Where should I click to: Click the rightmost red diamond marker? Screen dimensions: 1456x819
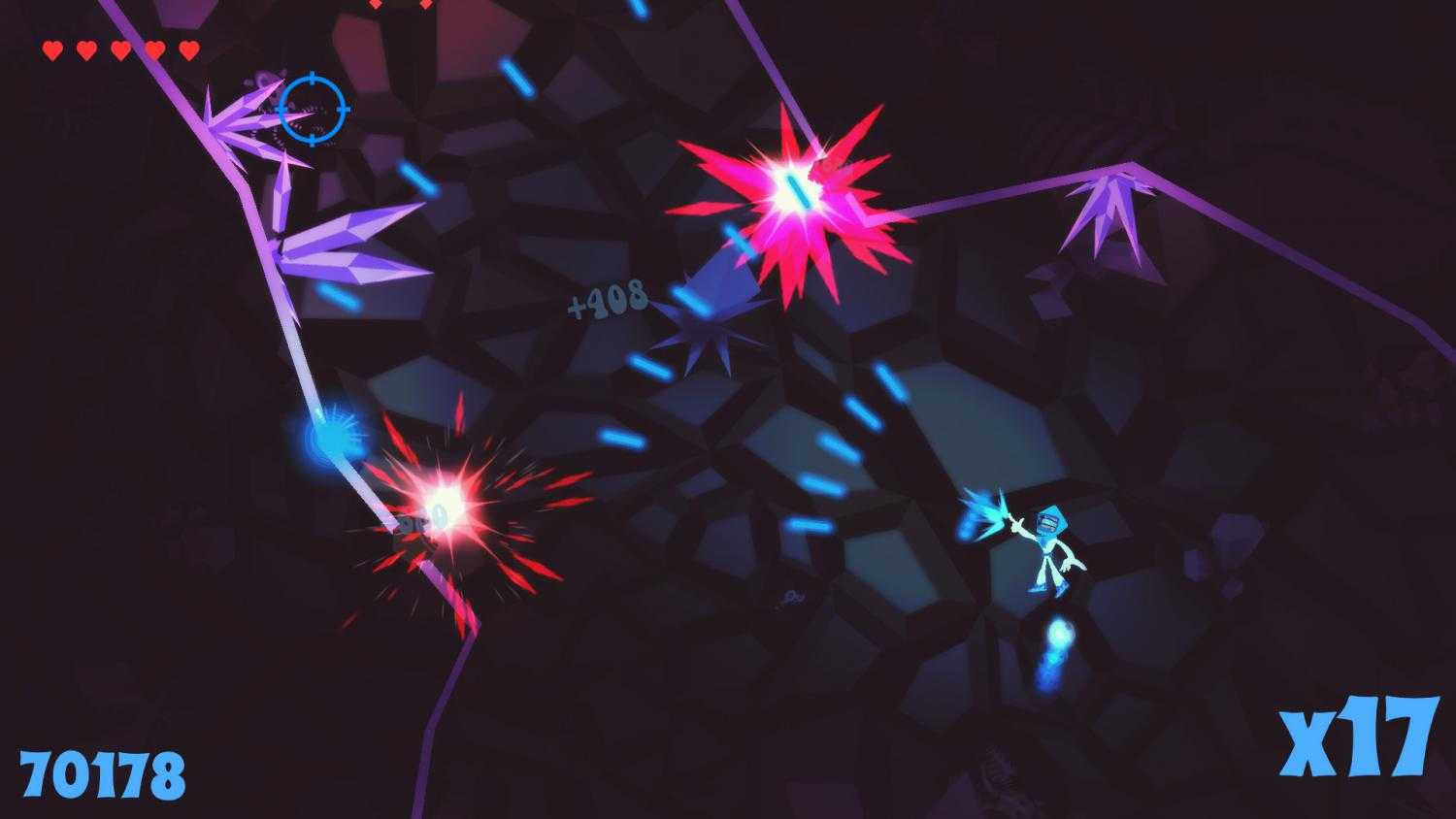[426, 6]
